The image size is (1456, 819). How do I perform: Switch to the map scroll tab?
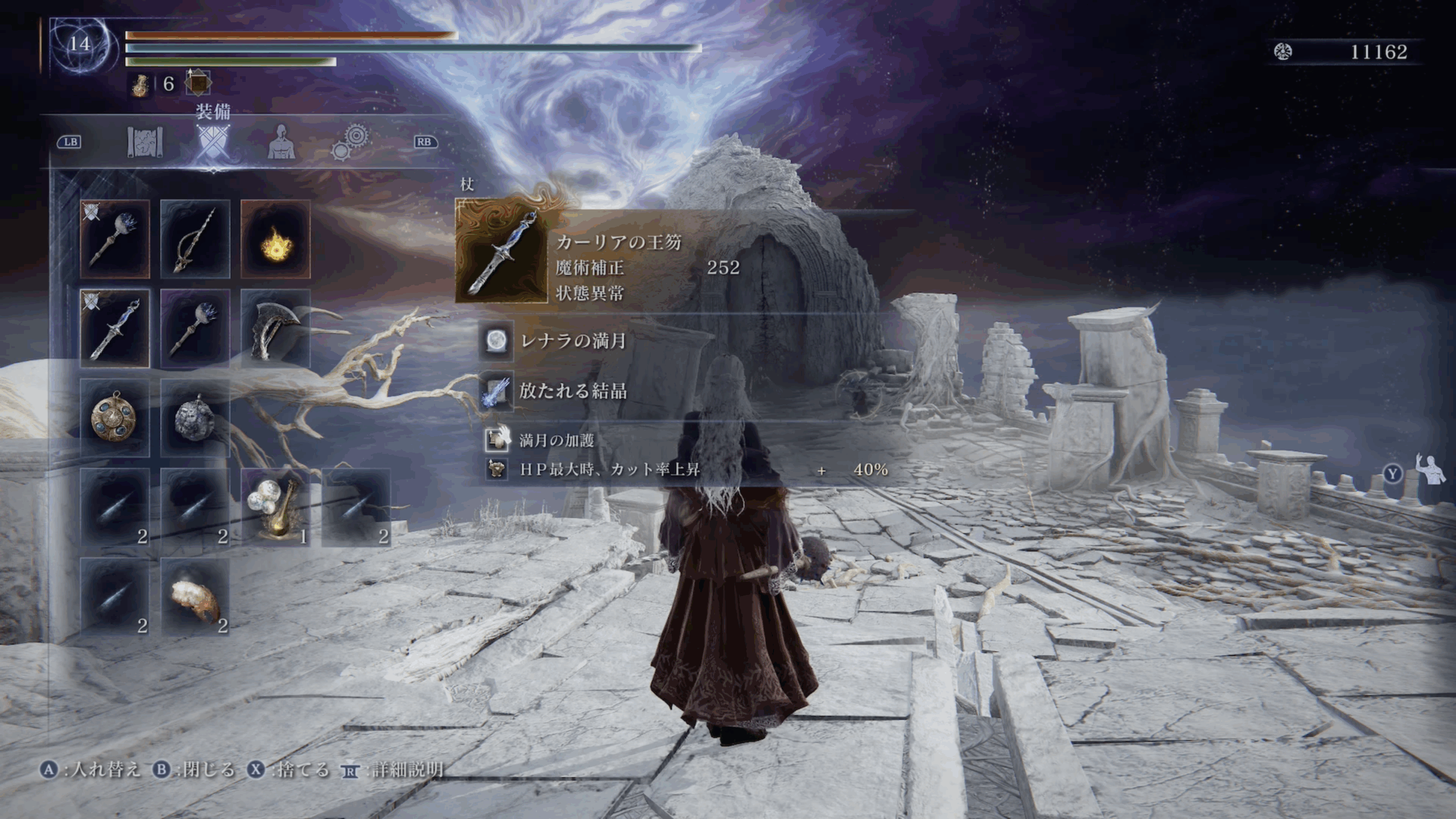[x=144, y=142]
